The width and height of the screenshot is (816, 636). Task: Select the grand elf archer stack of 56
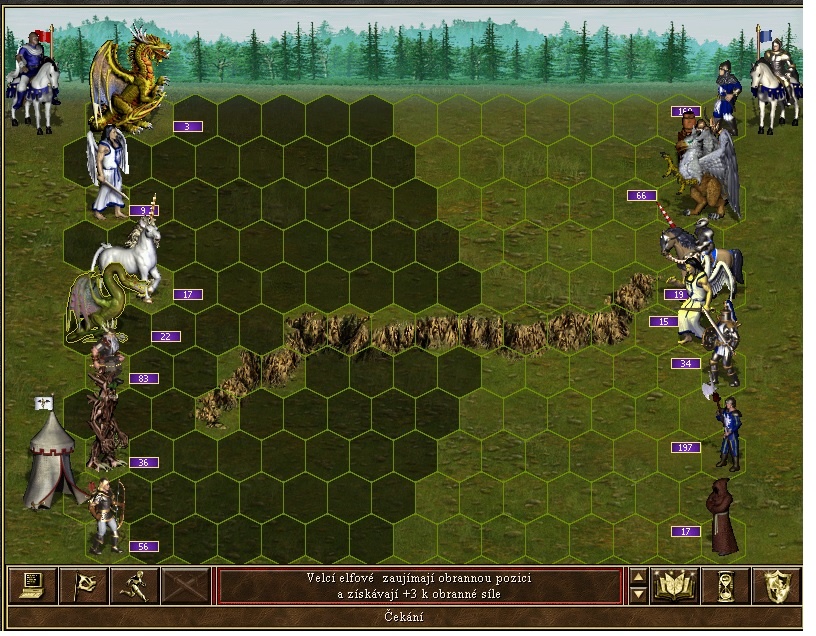click(x=104, y=515)
